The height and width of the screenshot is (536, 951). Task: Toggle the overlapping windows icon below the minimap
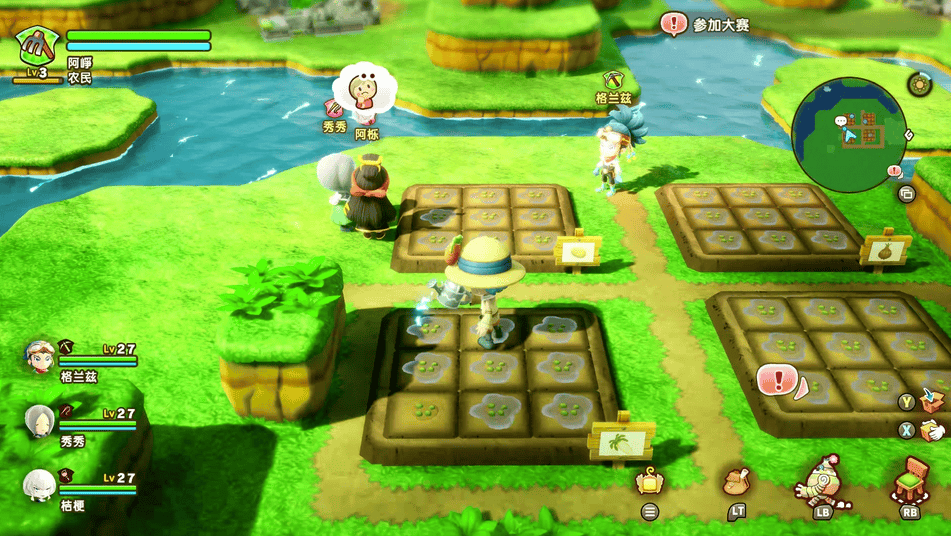pyautogui.click(x=907, y=194)
